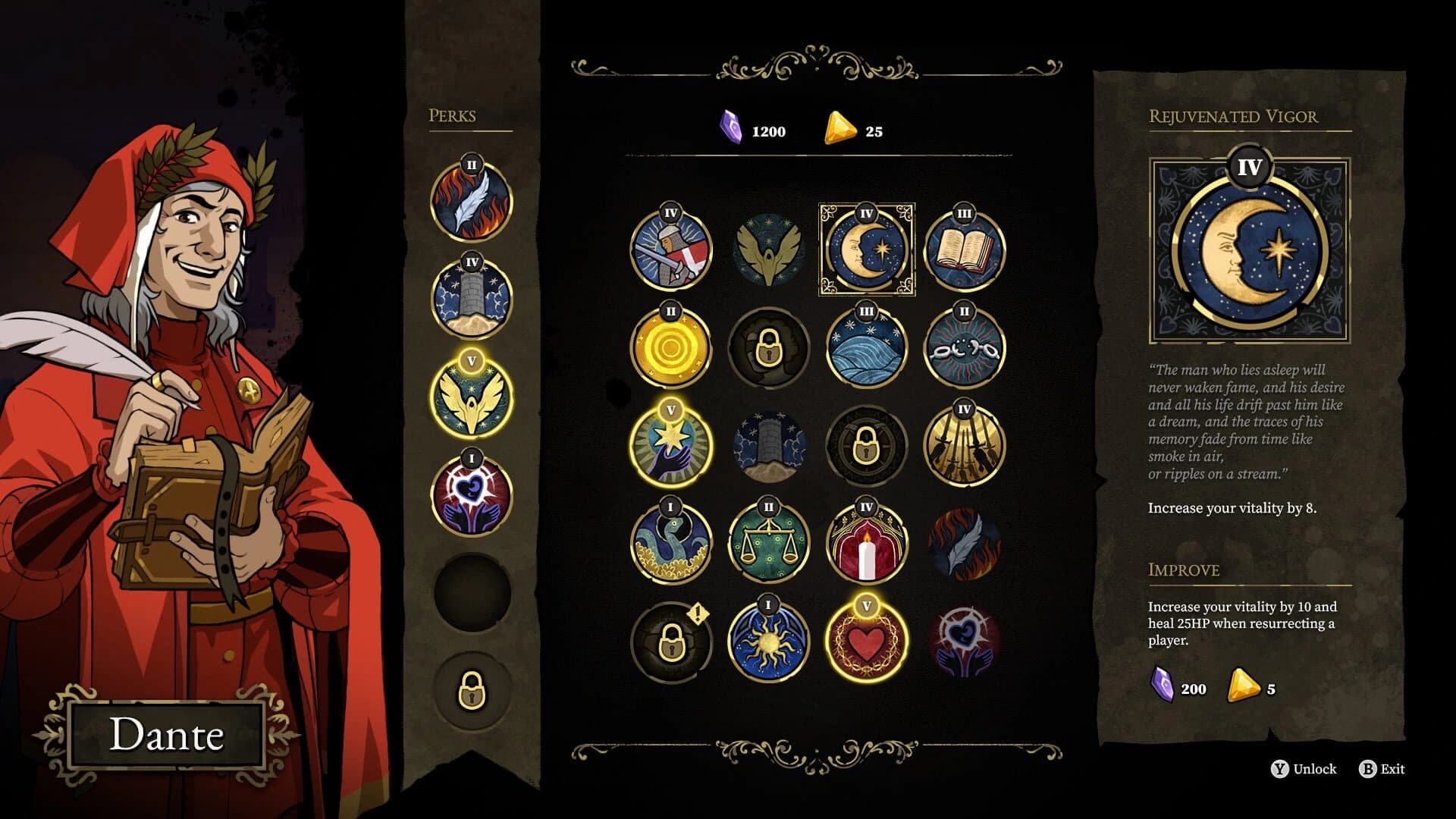1456x819 pixels.
Task: Open the crossed swords perk rank IV
Action: (964, 444)
